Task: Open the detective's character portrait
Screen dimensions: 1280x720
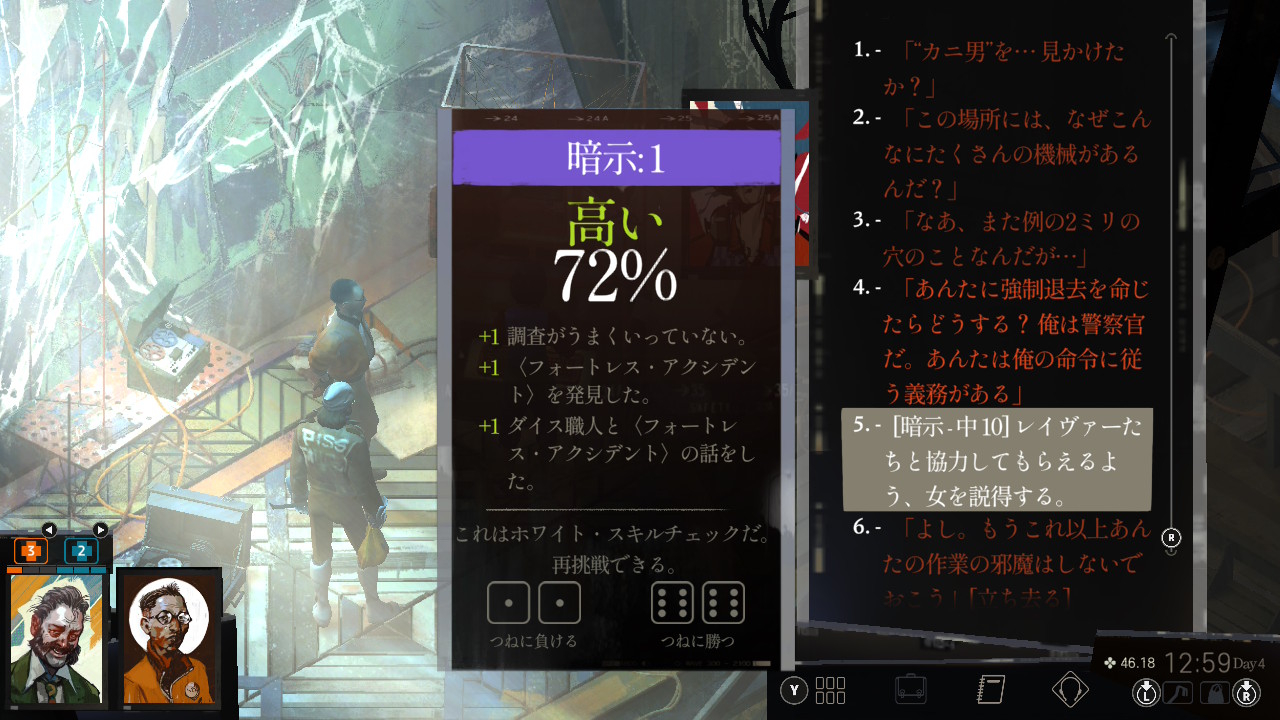Action: pos(57,638)
